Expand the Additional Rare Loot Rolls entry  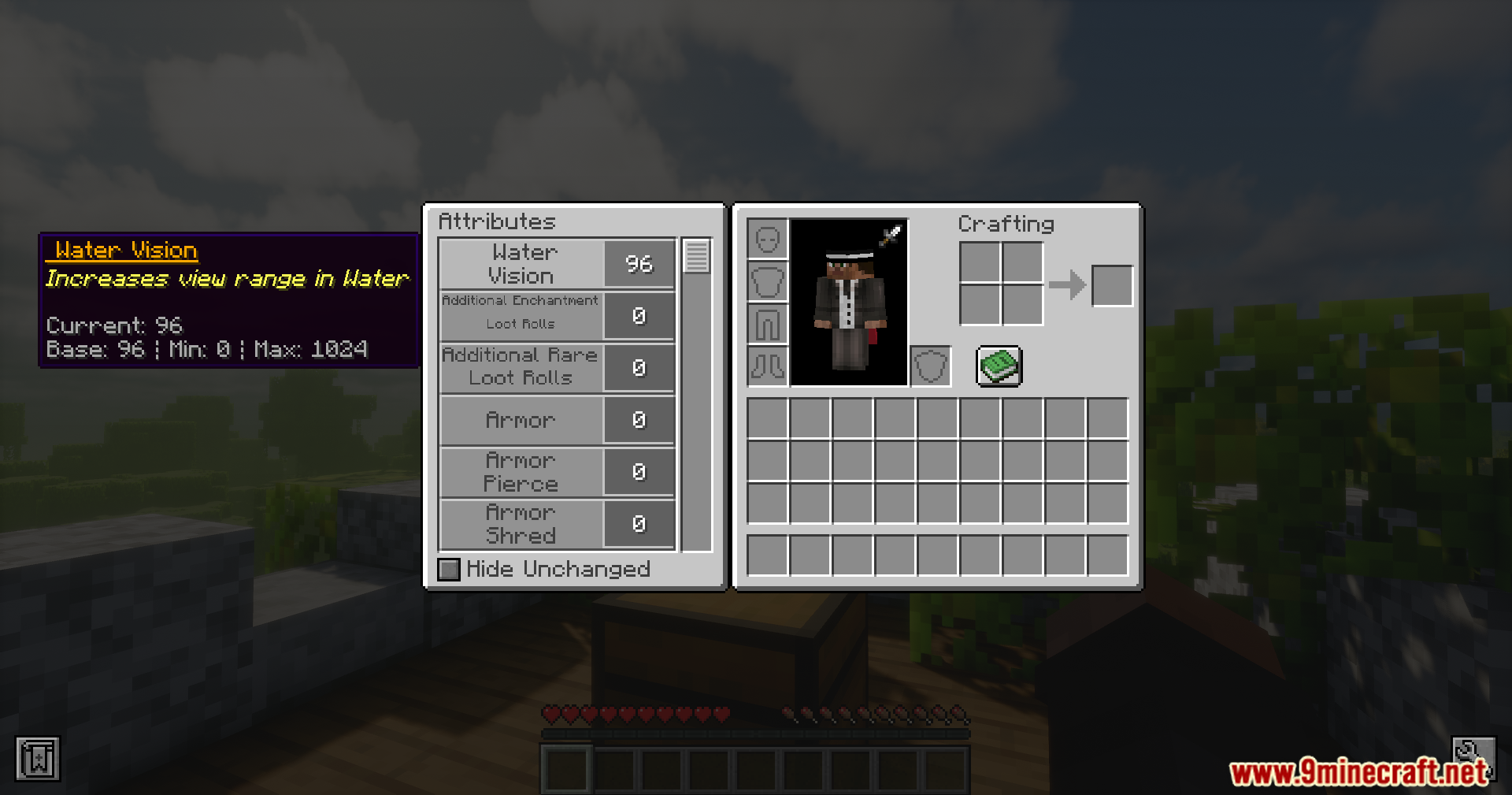tap(520, 367)
